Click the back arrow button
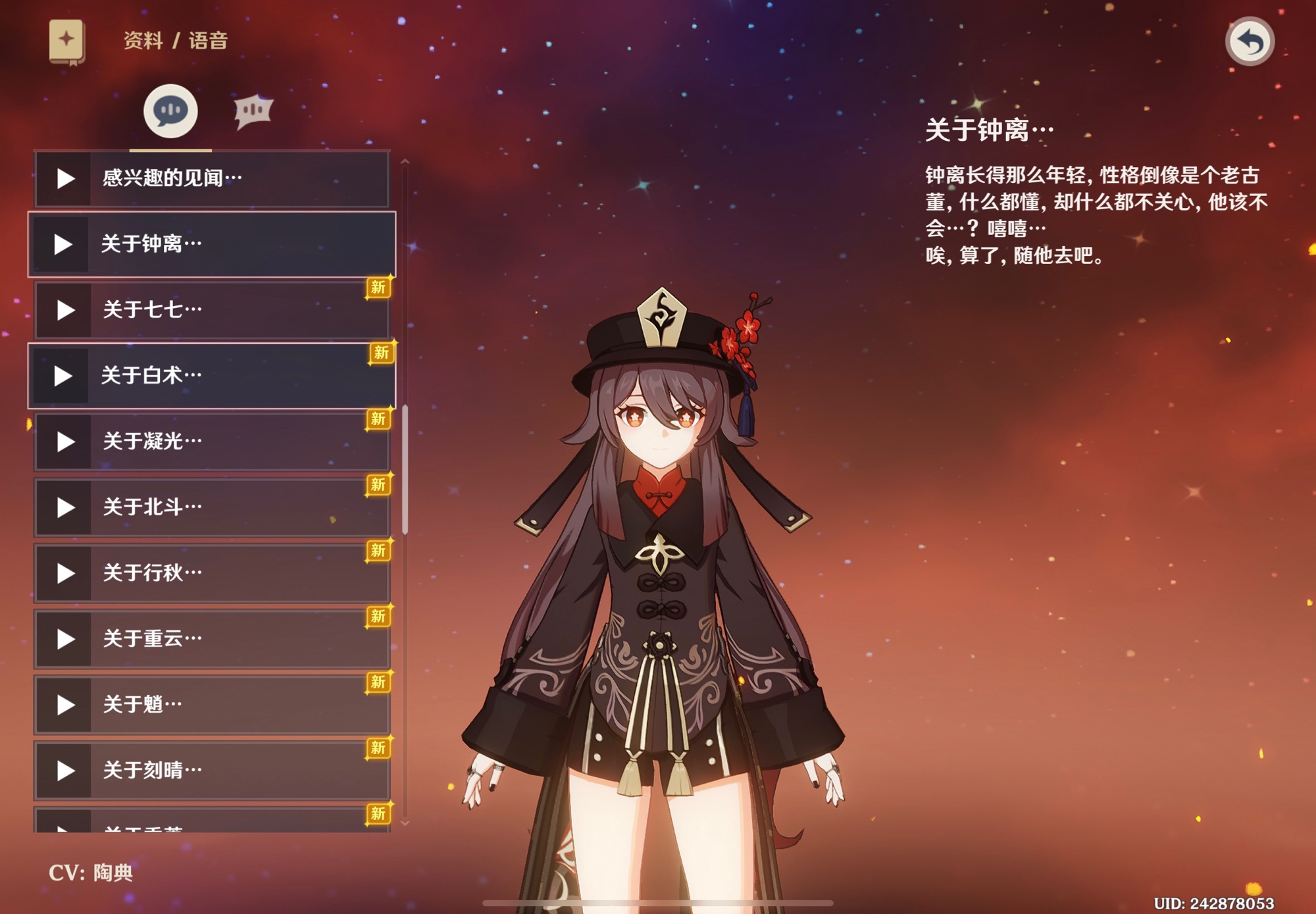This screenshot has height=914, width=1316. [1250, 41]
